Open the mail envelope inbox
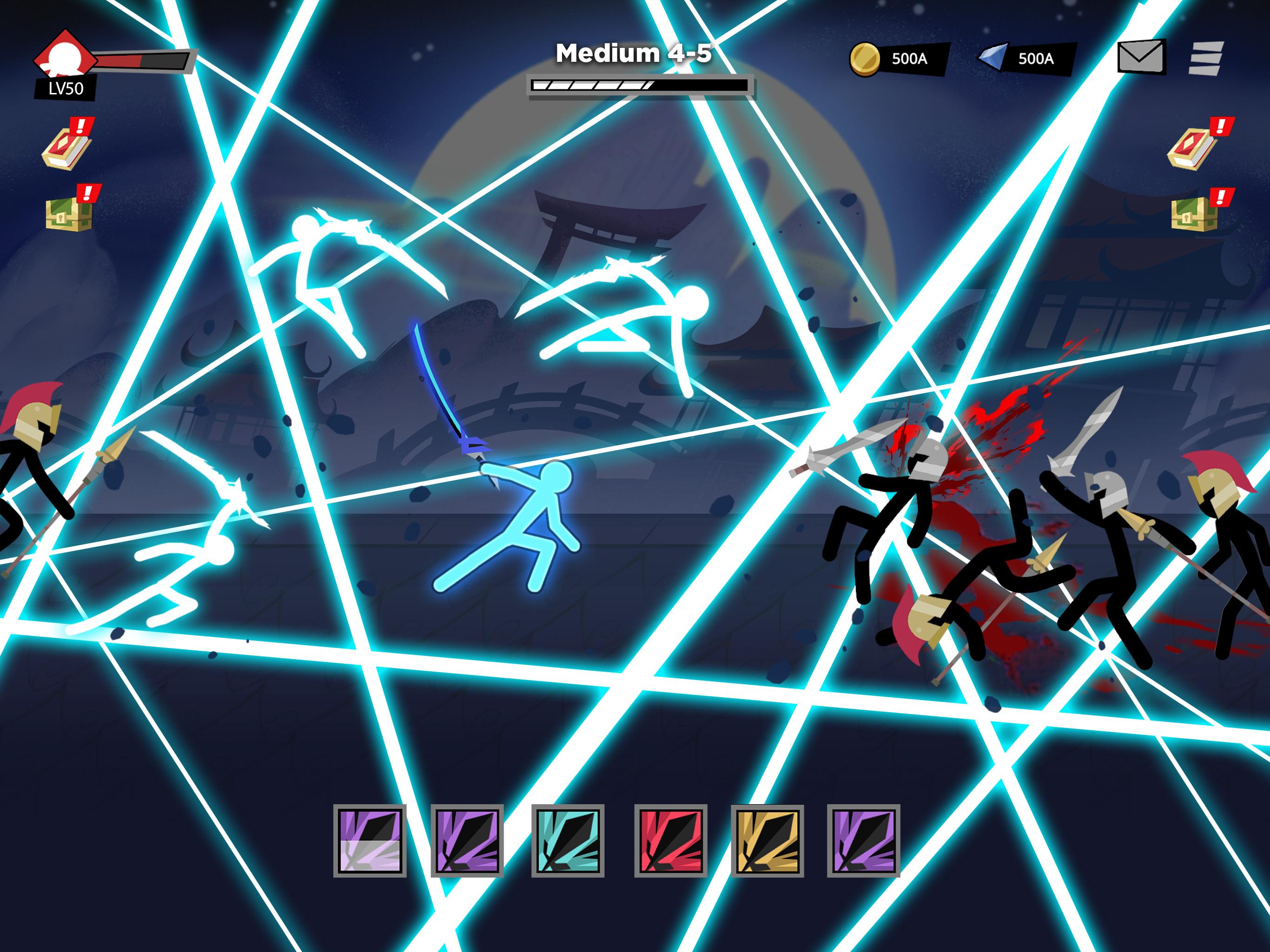Screen dimensions: 1270x952 (1140, 56)
